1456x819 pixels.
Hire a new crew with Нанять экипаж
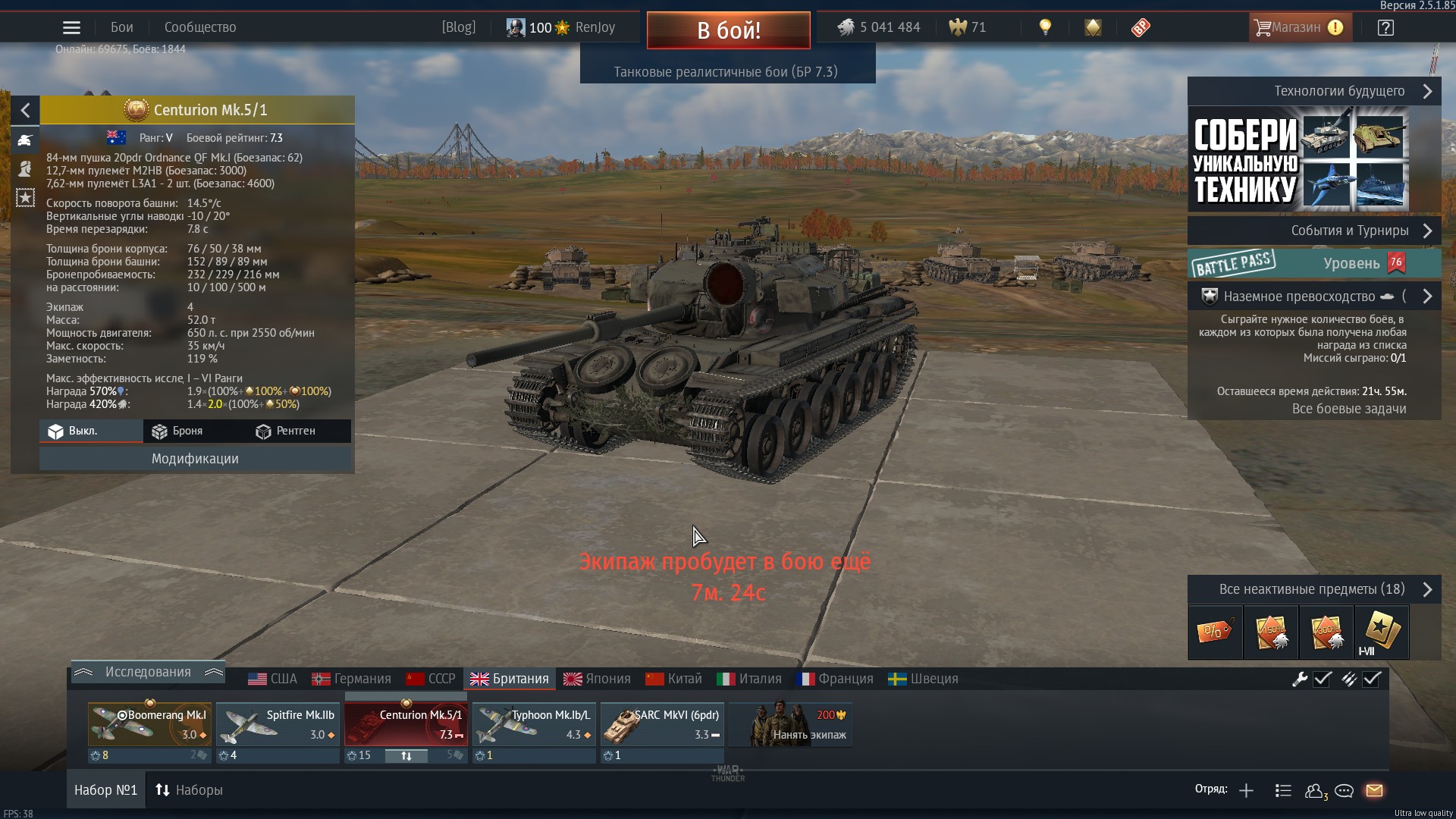pyautogui.click(x=791, y=725)
